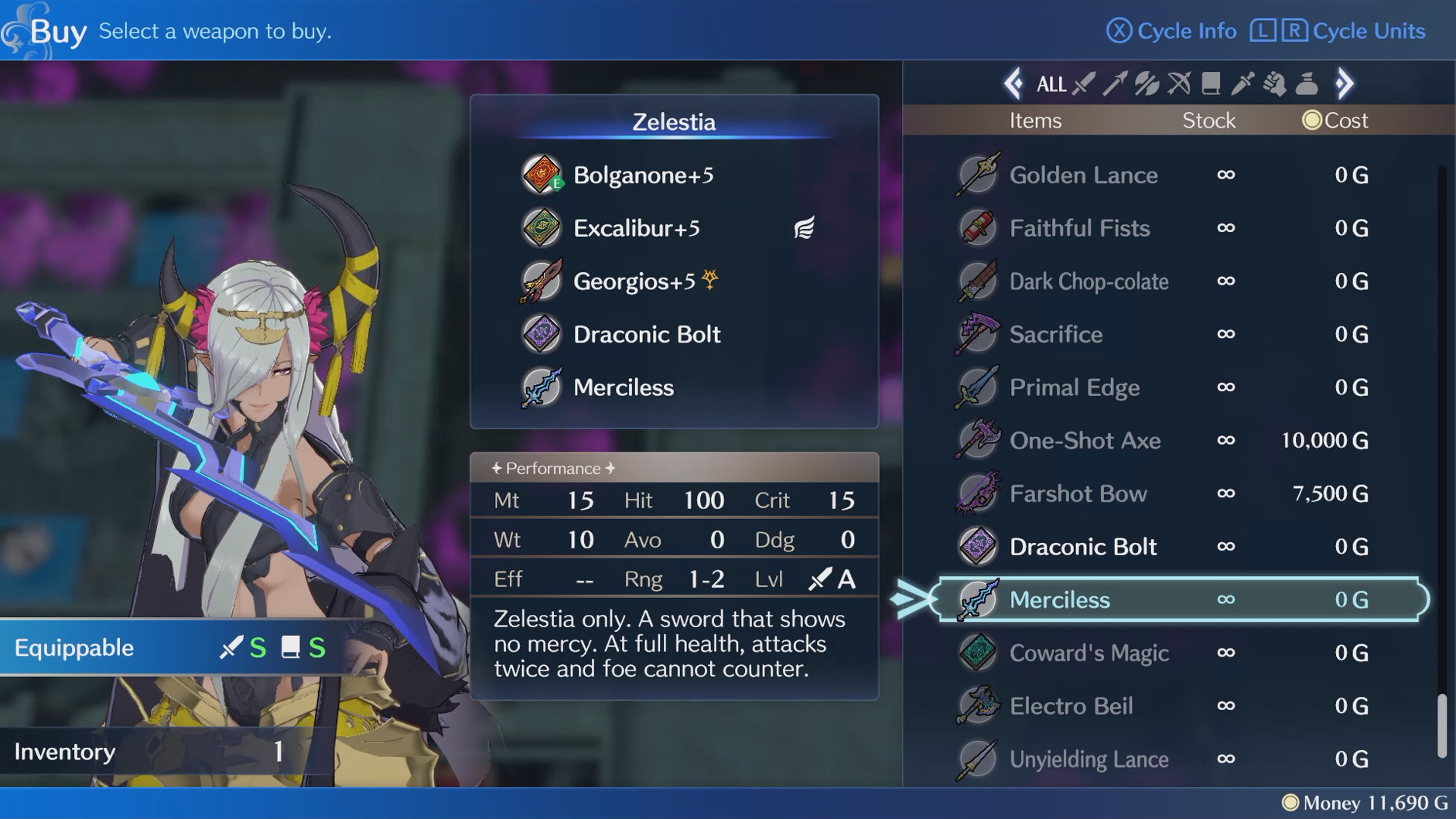Select the sword weapon filter
1456x819 pixels.
1085,84
